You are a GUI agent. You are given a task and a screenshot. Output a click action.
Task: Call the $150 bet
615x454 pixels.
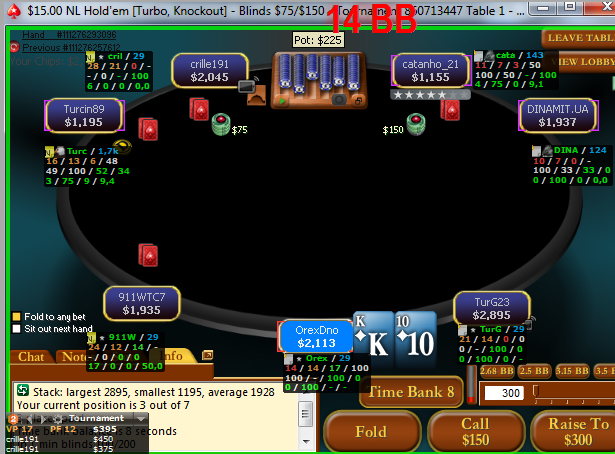(475, 432)
